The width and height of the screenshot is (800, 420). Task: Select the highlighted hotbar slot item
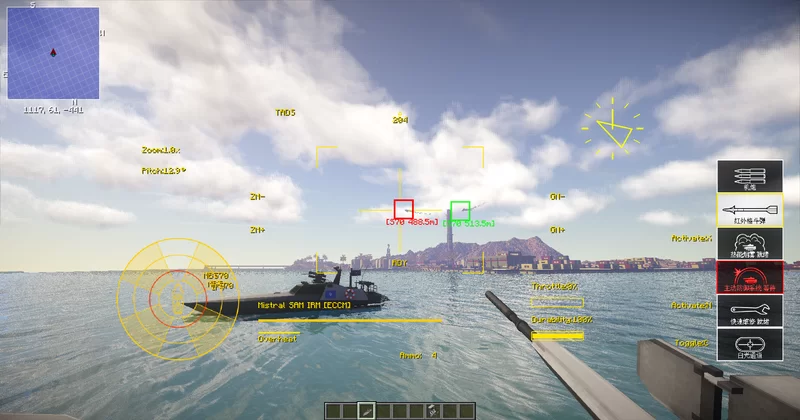(x=367, y=410)
